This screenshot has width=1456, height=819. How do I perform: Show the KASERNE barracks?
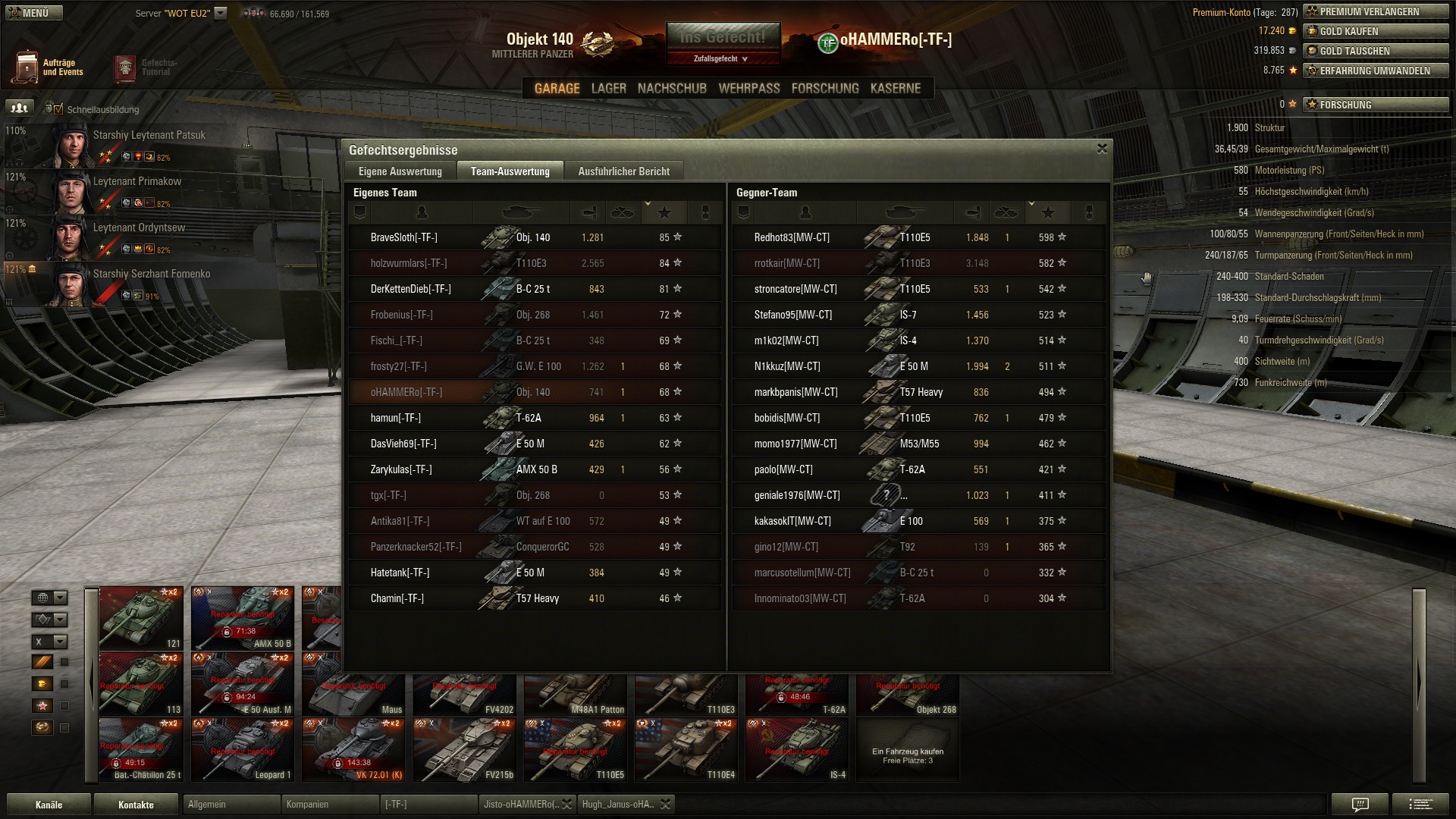895,89
